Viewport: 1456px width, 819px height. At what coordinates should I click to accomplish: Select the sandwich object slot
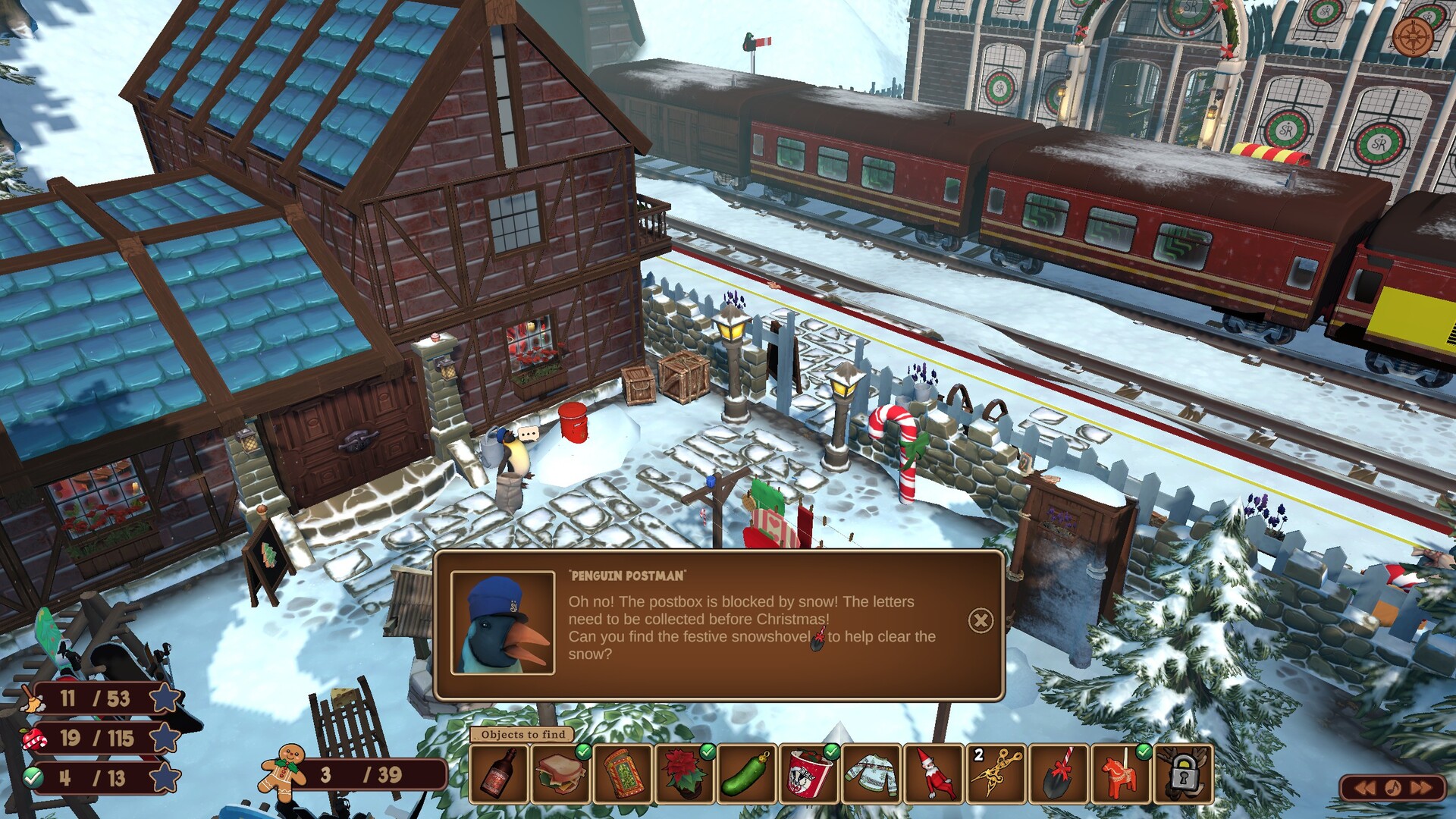click(x=561, y=773)
